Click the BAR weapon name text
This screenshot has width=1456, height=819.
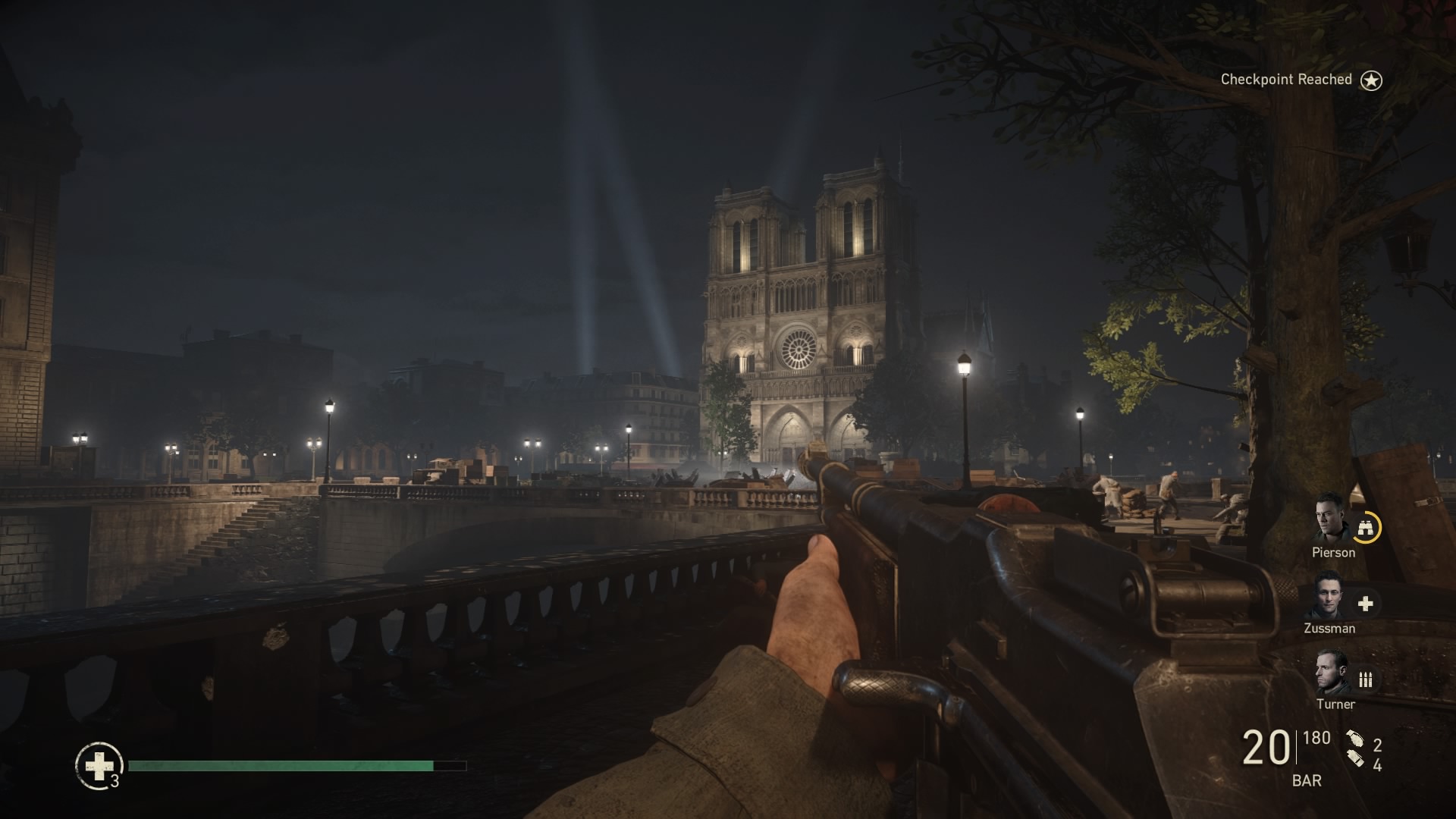click(1308, 779)
